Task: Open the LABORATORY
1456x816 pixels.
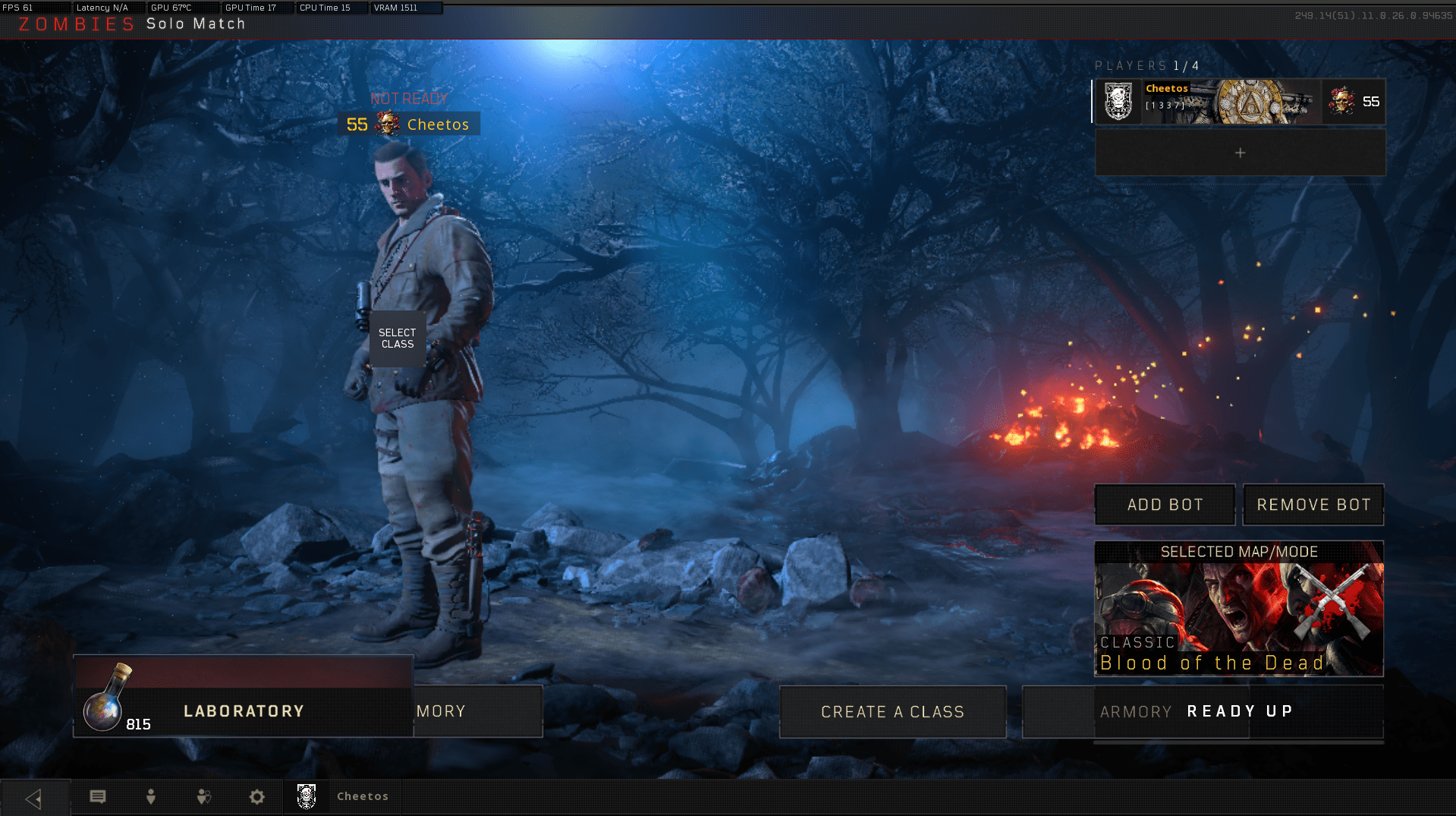Action: pyautogui.click(x=243, y=711)
